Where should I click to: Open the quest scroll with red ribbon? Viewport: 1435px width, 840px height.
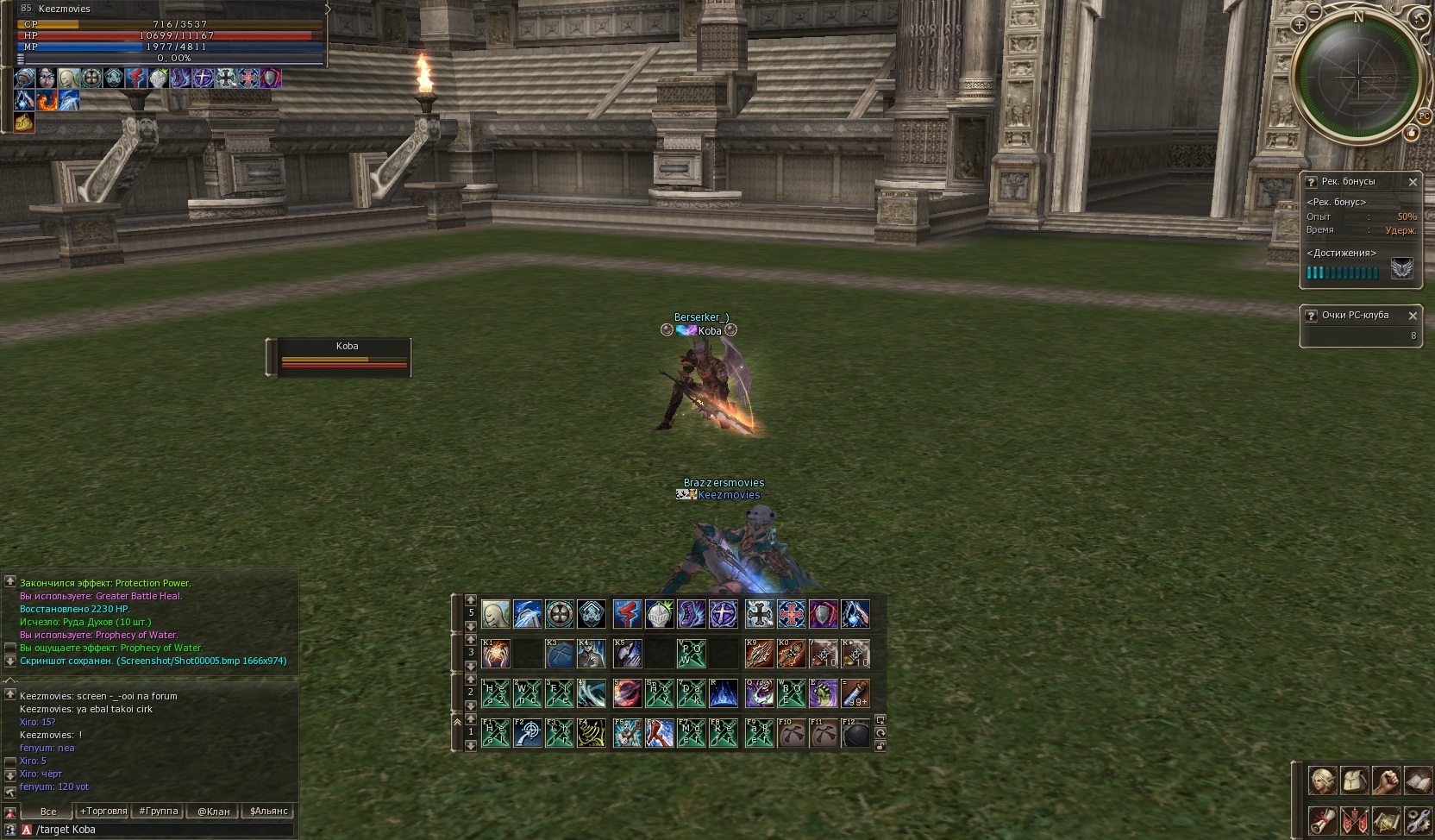(x=1323, y=819)
